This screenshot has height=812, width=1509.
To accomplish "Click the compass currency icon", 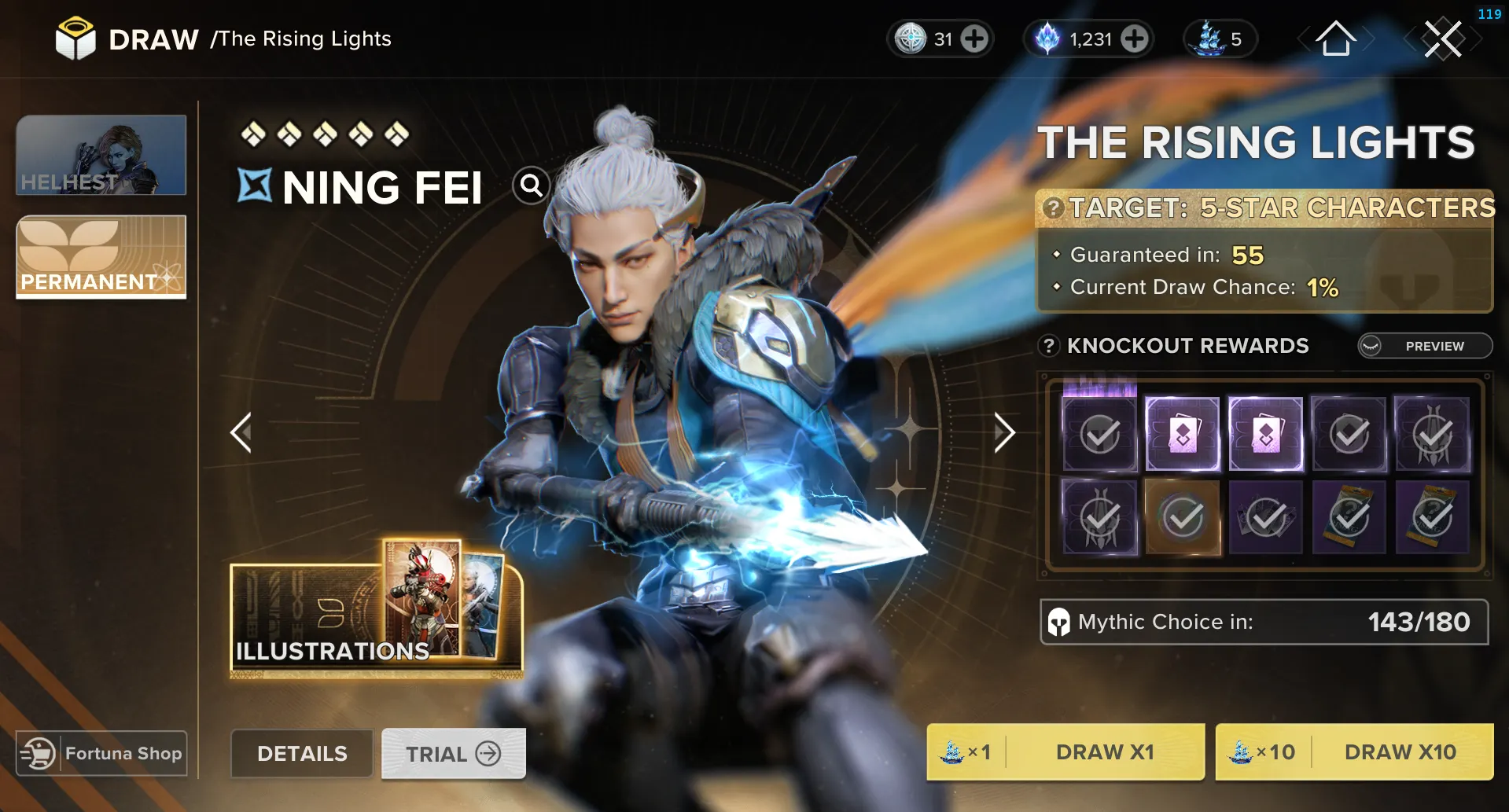I will coord(911,39).
